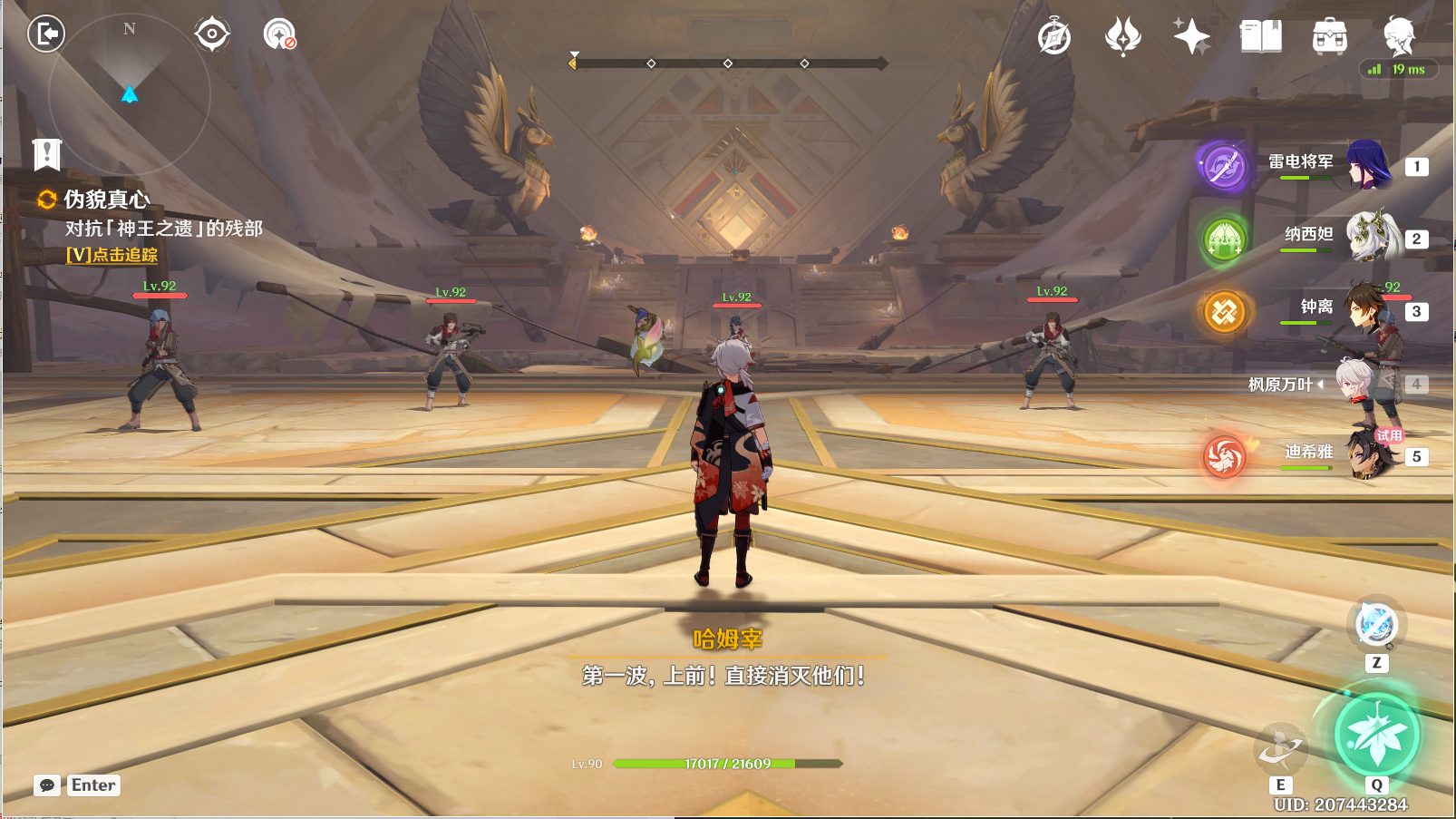The width and height of the screenshot is (1456, 819).
Task: Open the adventurer handbook book icon
Action: click(1260, 37)
